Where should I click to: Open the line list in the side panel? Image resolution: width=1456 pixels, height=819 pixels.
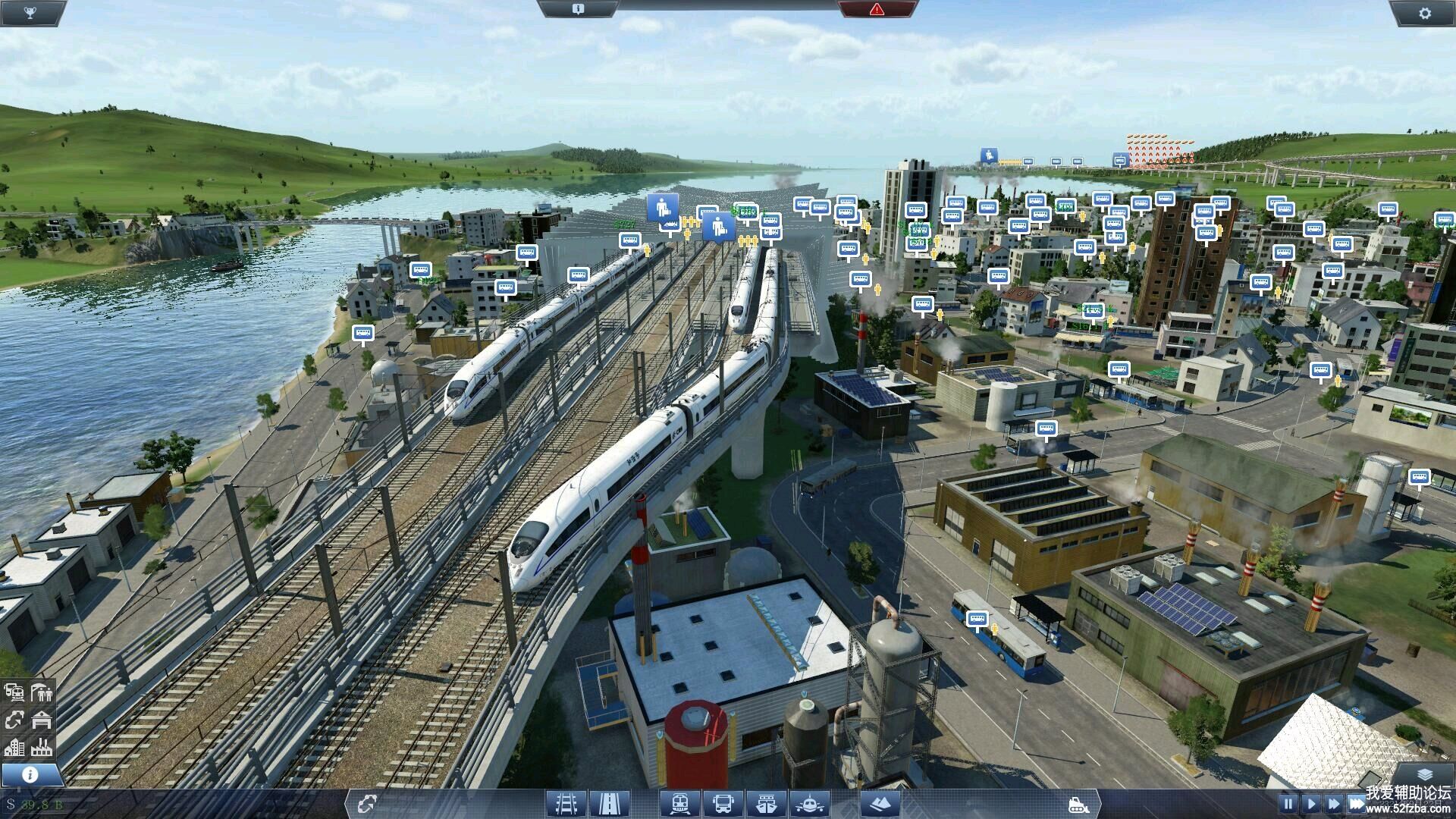[14, 720]
